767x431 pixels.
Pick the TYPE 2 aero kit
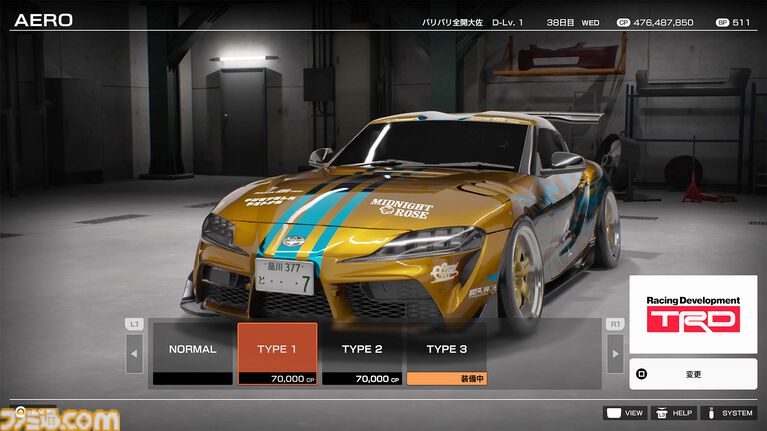[x=362, y=353]
